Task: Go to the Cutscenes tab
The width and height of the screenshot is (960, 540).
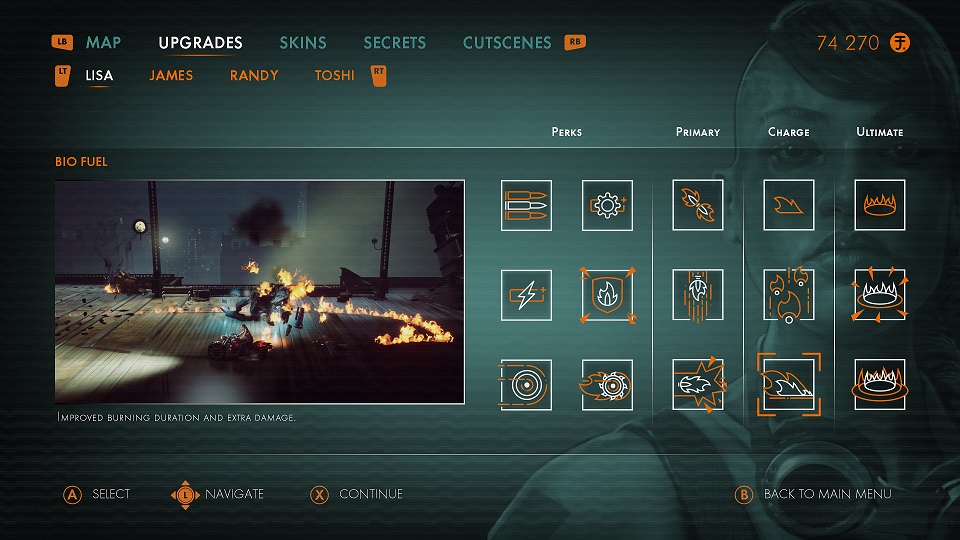Action: [507, 43]
